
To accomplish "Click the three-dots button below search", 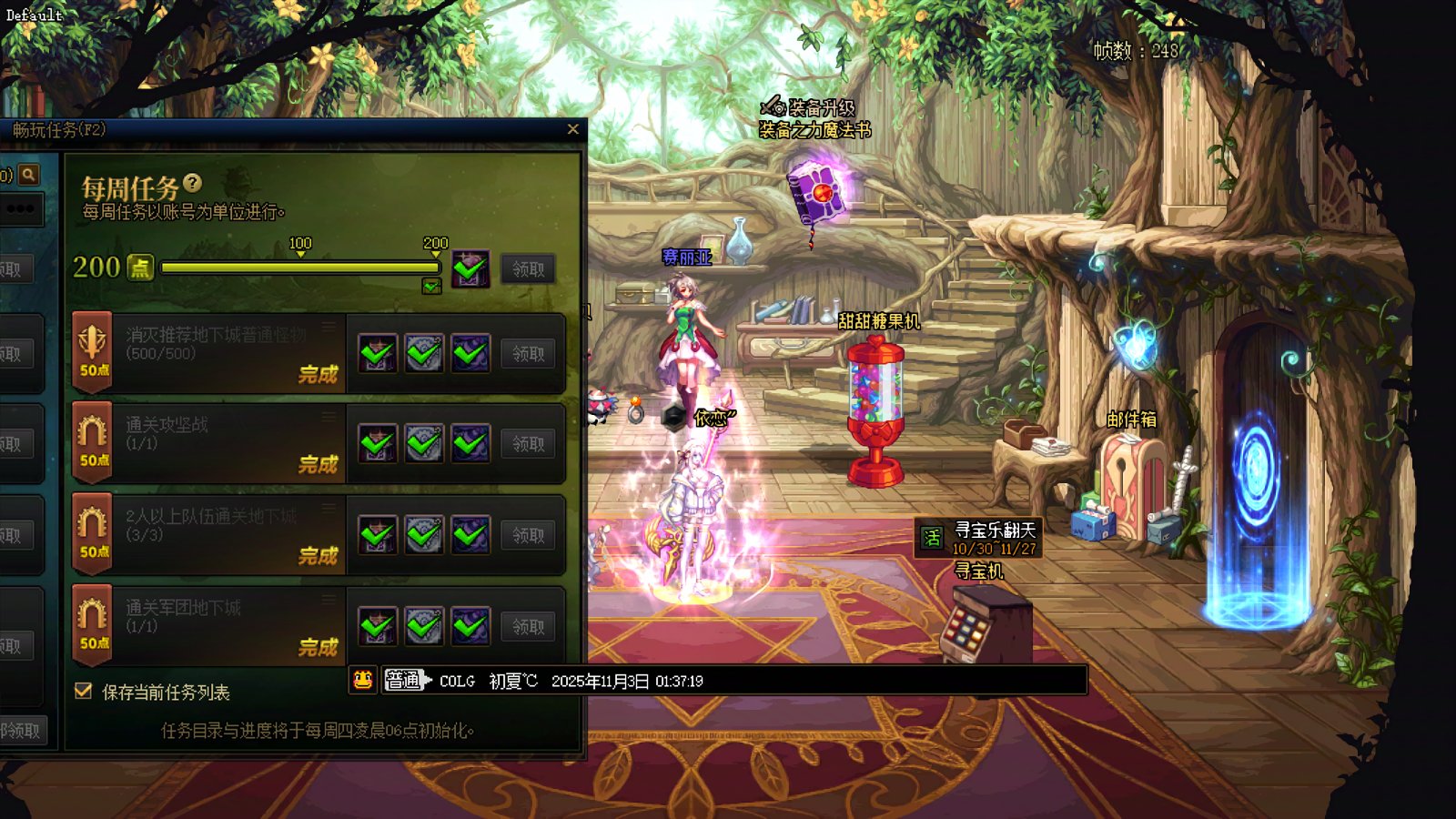I will (20, 209).
